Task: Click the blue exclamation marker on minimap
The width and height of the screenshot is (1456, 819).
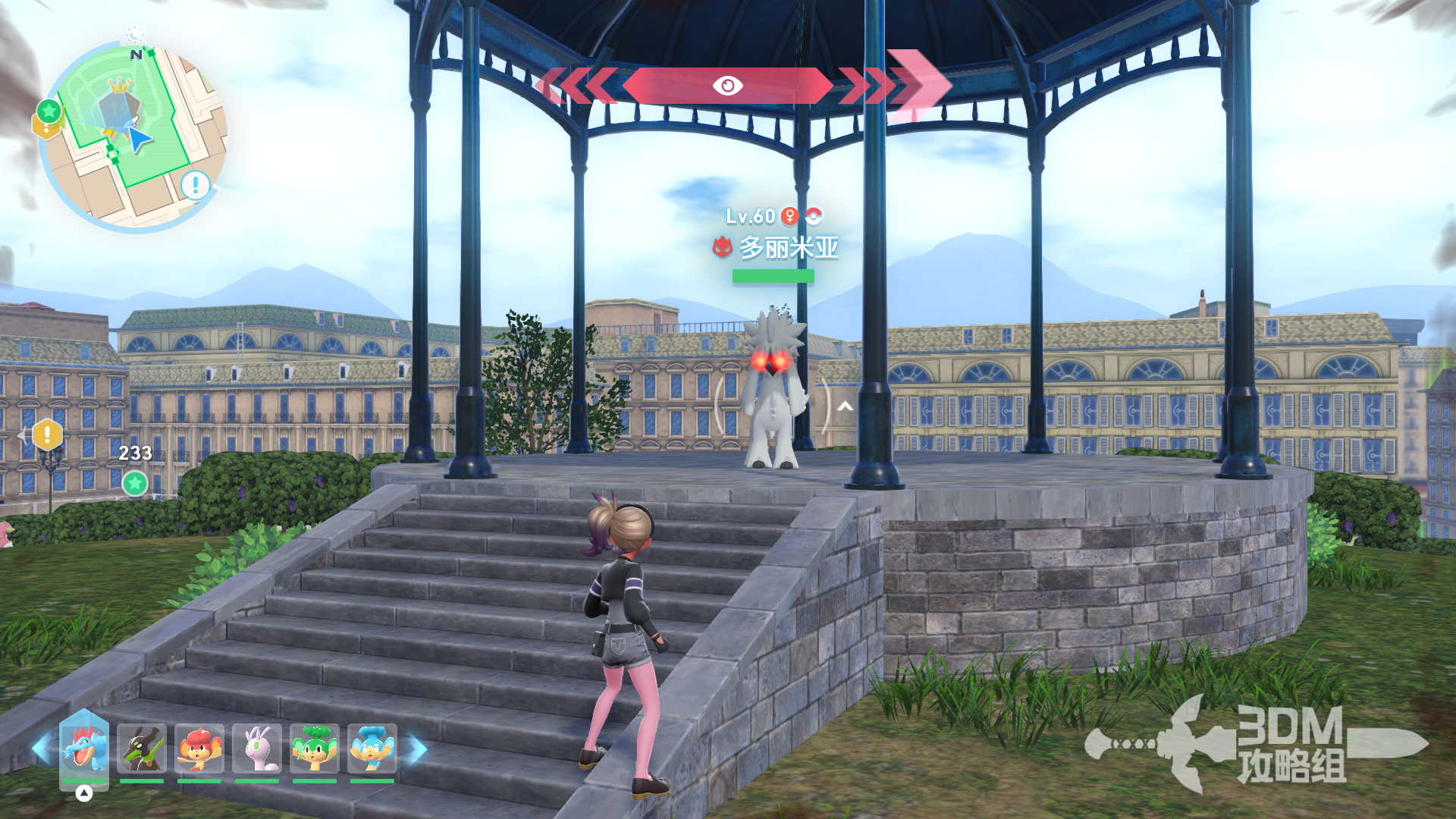Action: (195, 184)
